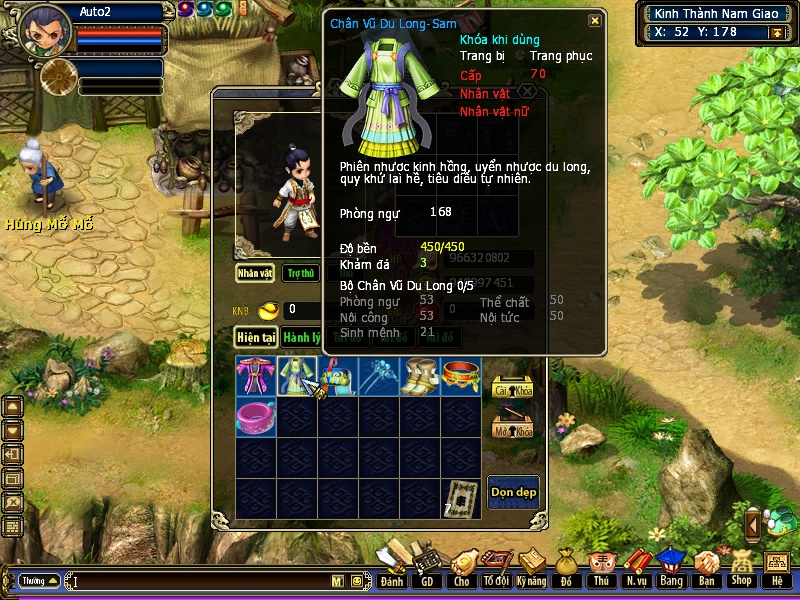Click the pink bracelet inventory slot
Image resolution: width=800 pixels, height=600 pixels.
pos(256,417)
